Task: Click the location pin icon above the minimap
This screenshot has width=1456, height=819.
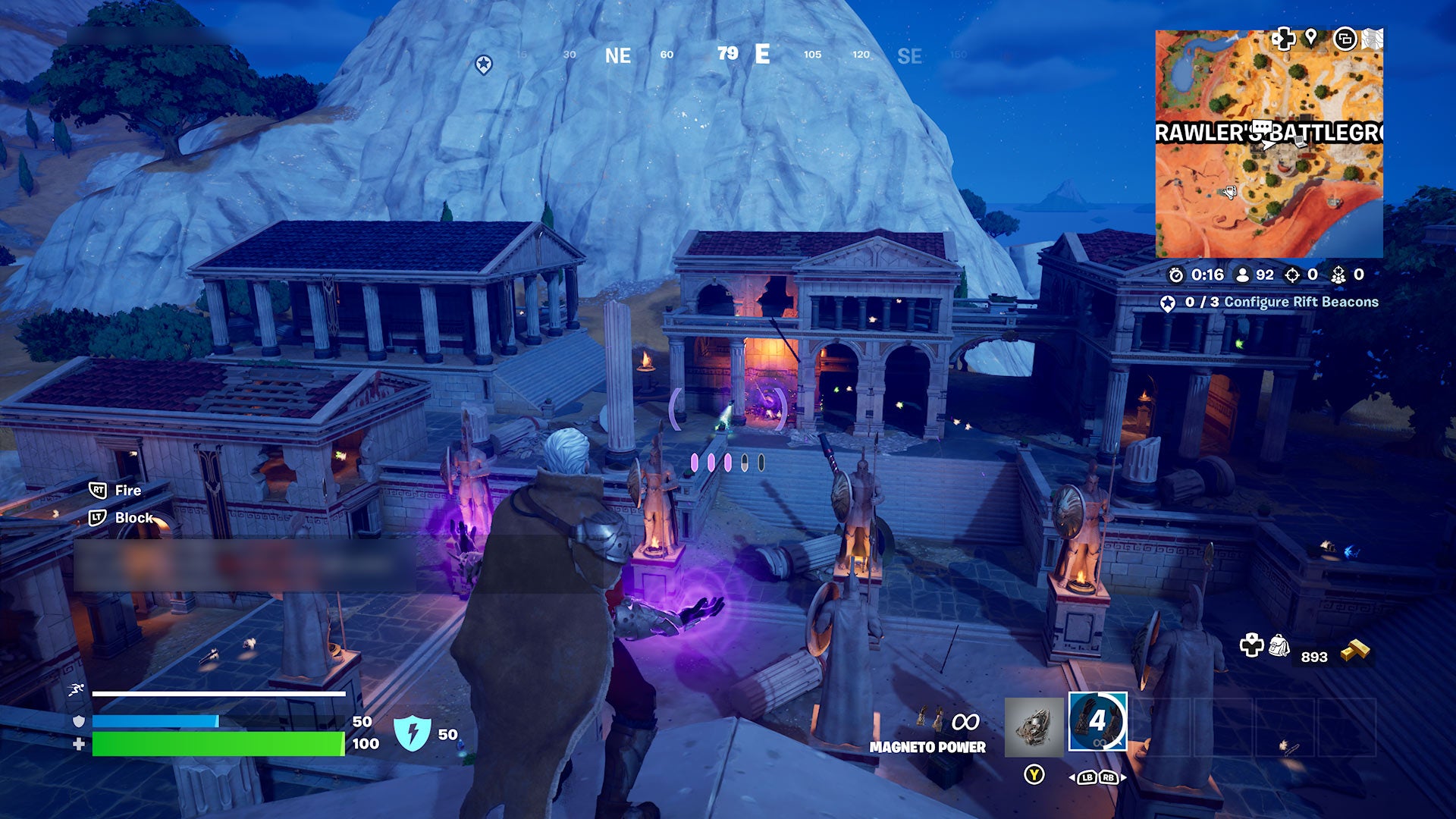Action: click(x=1311, y=37)
